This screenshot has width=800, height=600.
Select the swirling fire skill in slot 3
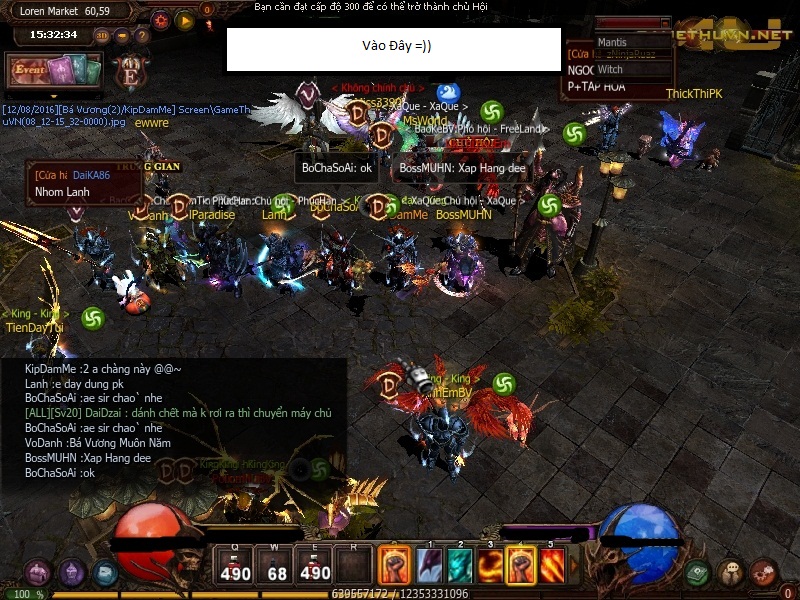[490, 566]
